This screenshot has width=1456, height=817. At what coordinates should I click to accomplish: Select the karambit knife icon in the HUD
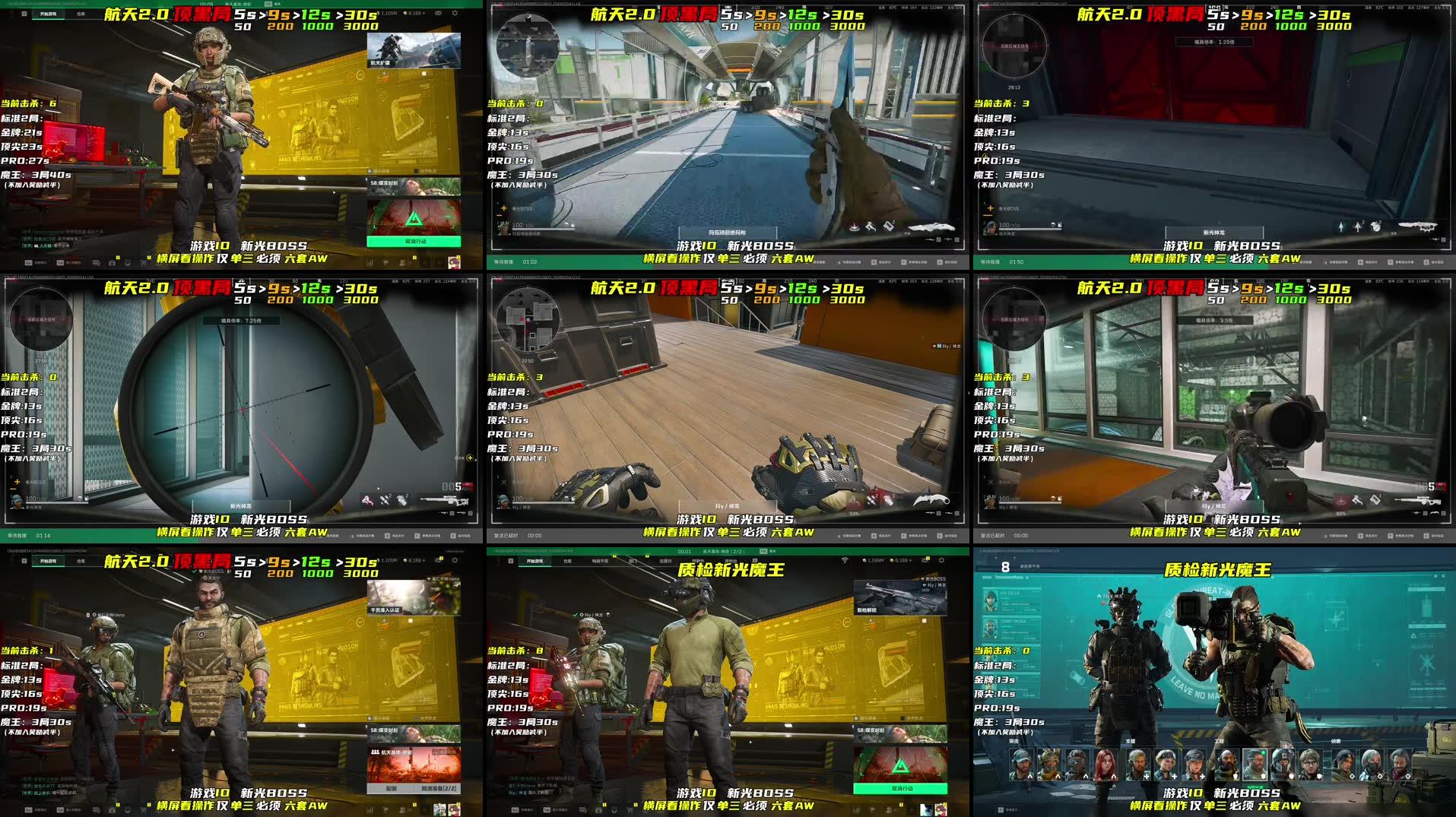(x=931, y=499)
